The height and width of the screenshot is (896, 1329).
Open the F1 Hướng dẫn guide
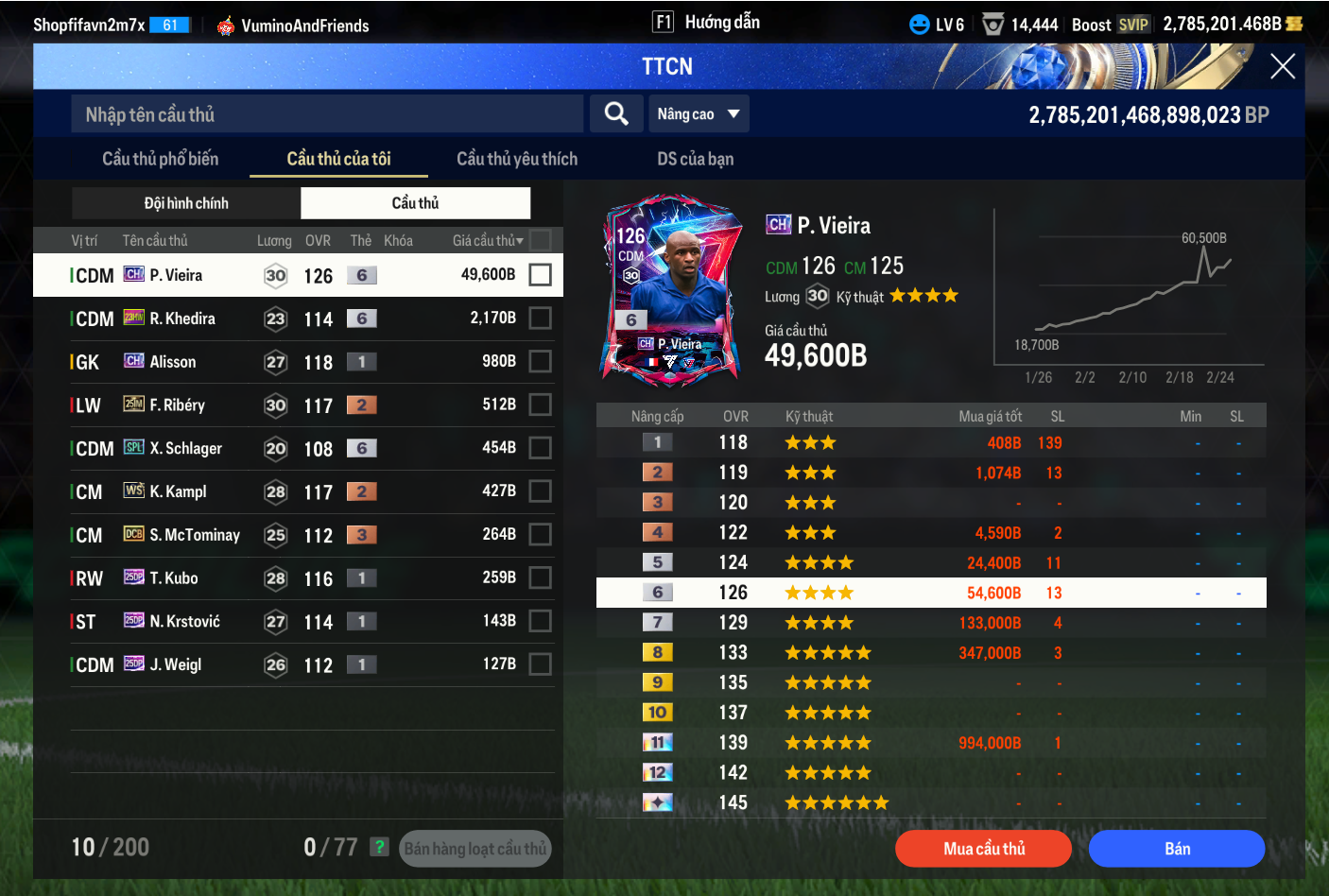[x=707, y=23]
